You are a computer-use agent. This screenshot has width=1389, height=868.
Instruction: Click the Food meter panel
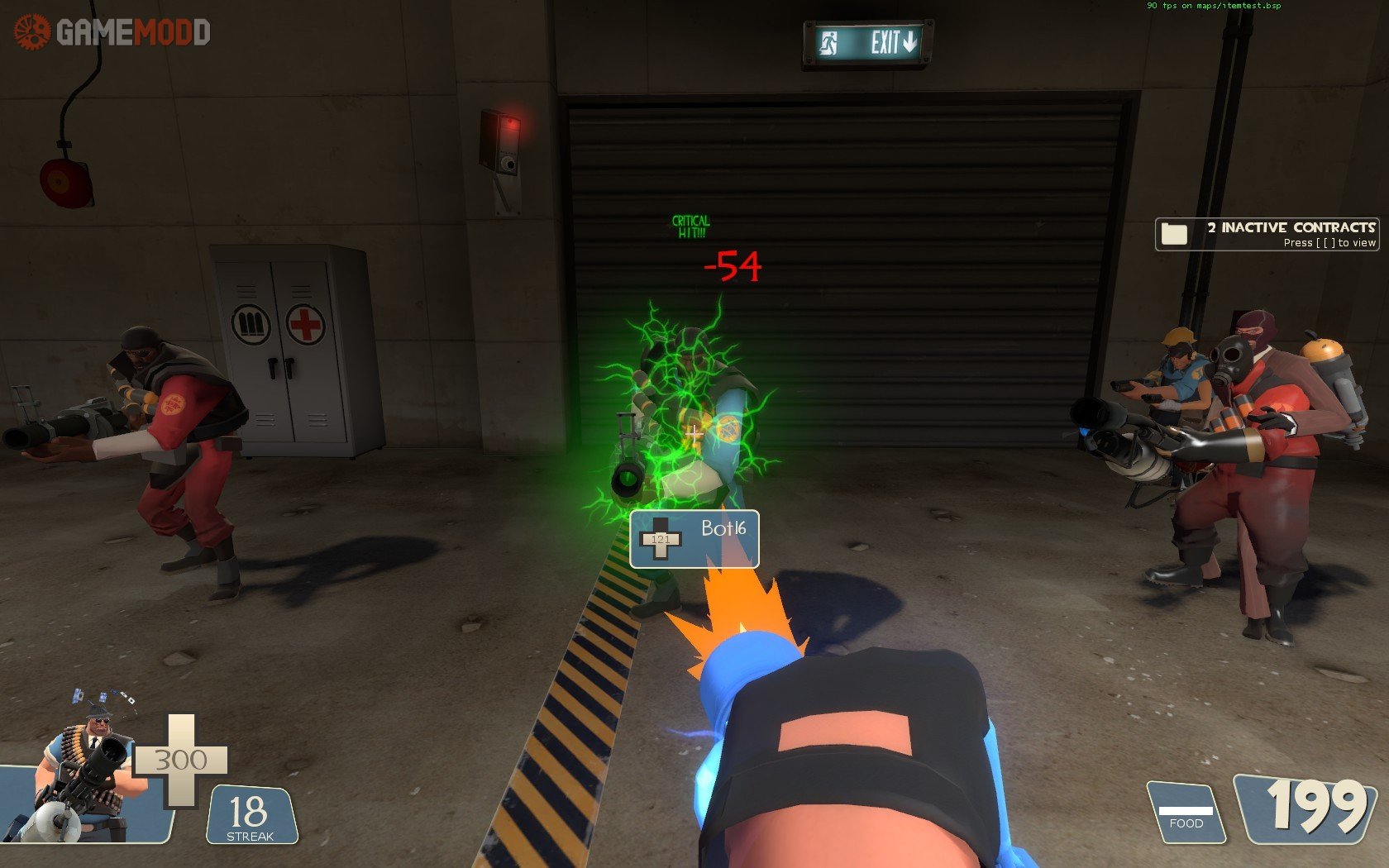(x=1186, y=813)
